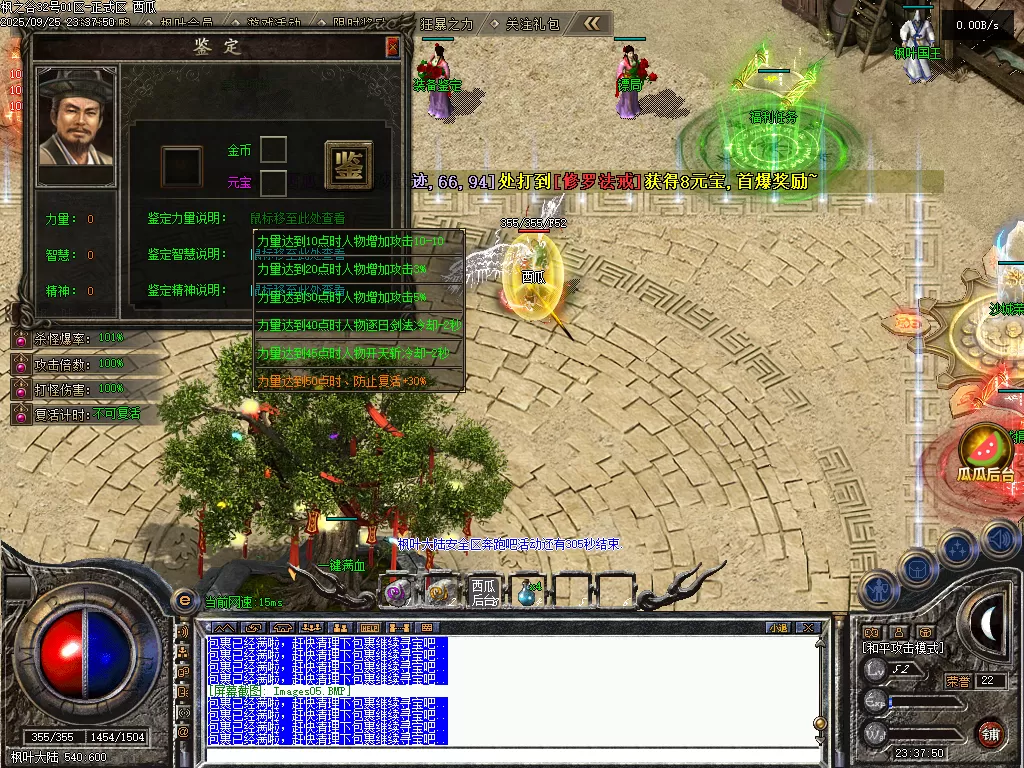This screenshot has height=768, width=1024.
Task: Switch the 和平攻击模式 attack mode
Action: click(902, 648)
